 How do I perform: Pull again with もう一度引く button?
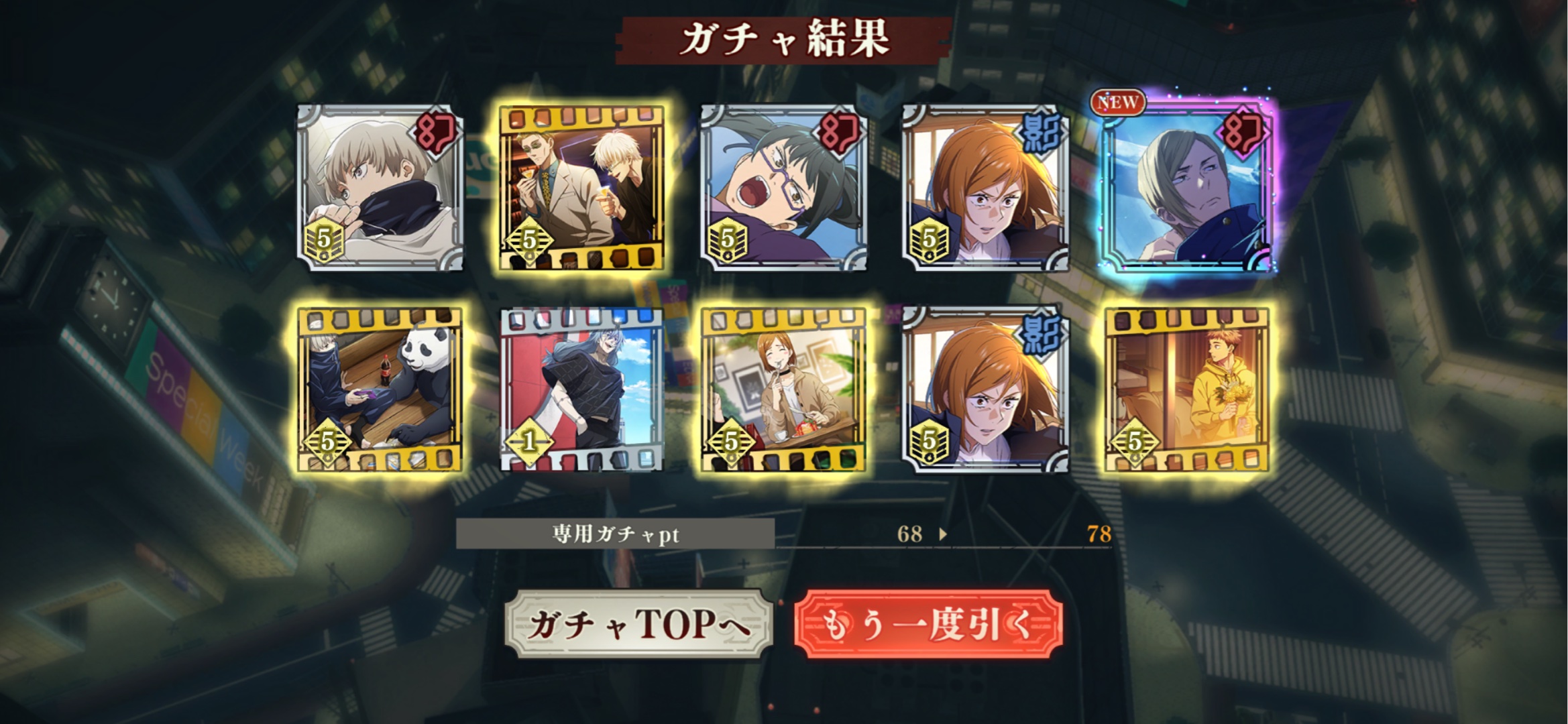(928, 624)
